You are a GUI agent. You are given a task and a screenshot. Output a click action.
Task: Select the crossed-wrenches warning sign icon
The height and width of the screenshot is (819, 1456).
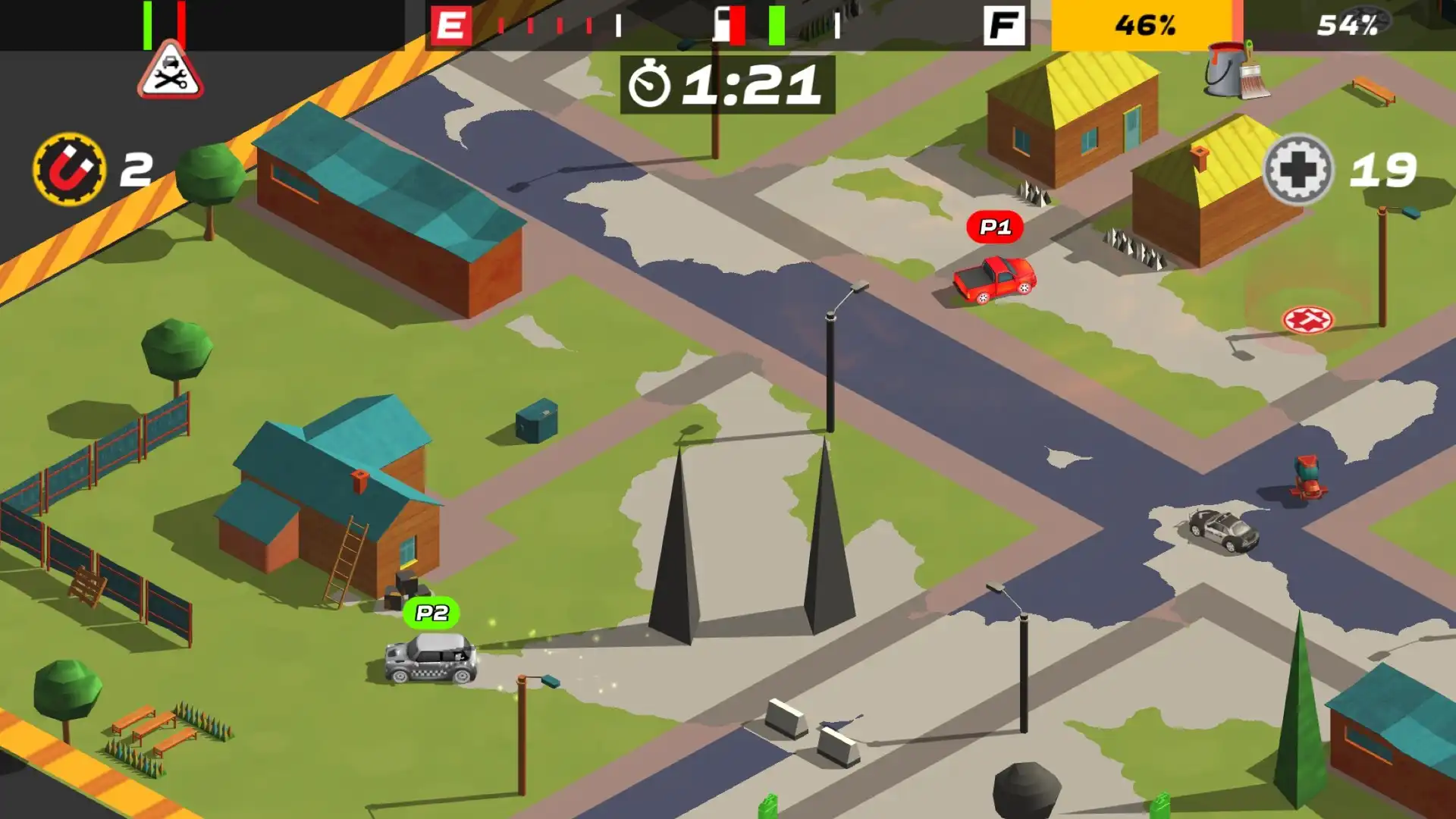[x=170, y=76]
